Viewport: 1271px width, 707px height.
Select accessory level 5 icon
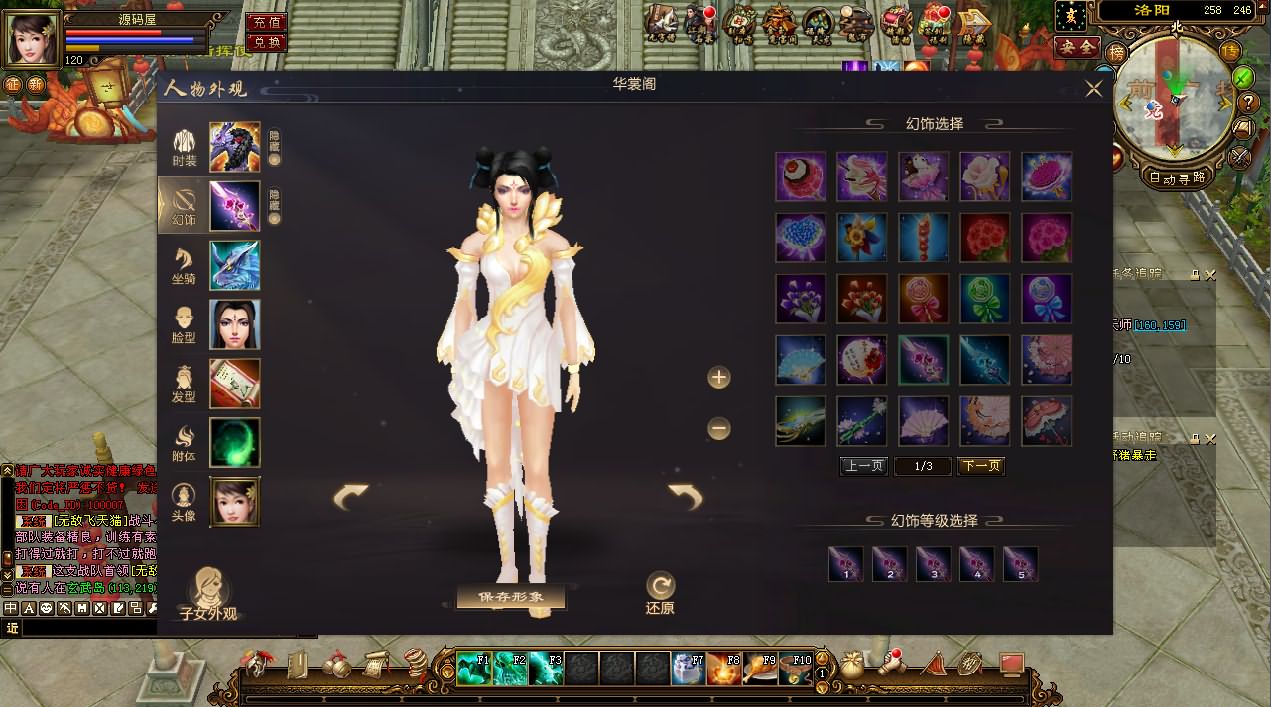pyautogui.click(x=1020, y=564)
